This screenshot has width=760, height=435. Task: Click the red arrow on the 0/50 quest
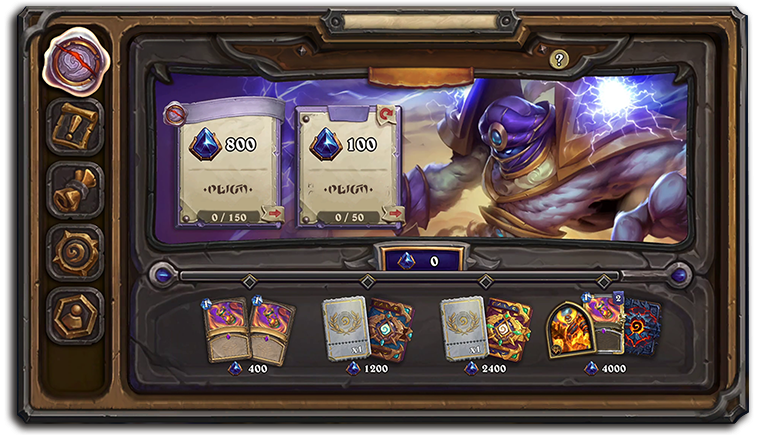pyautogui.click(x=392, y=213)
